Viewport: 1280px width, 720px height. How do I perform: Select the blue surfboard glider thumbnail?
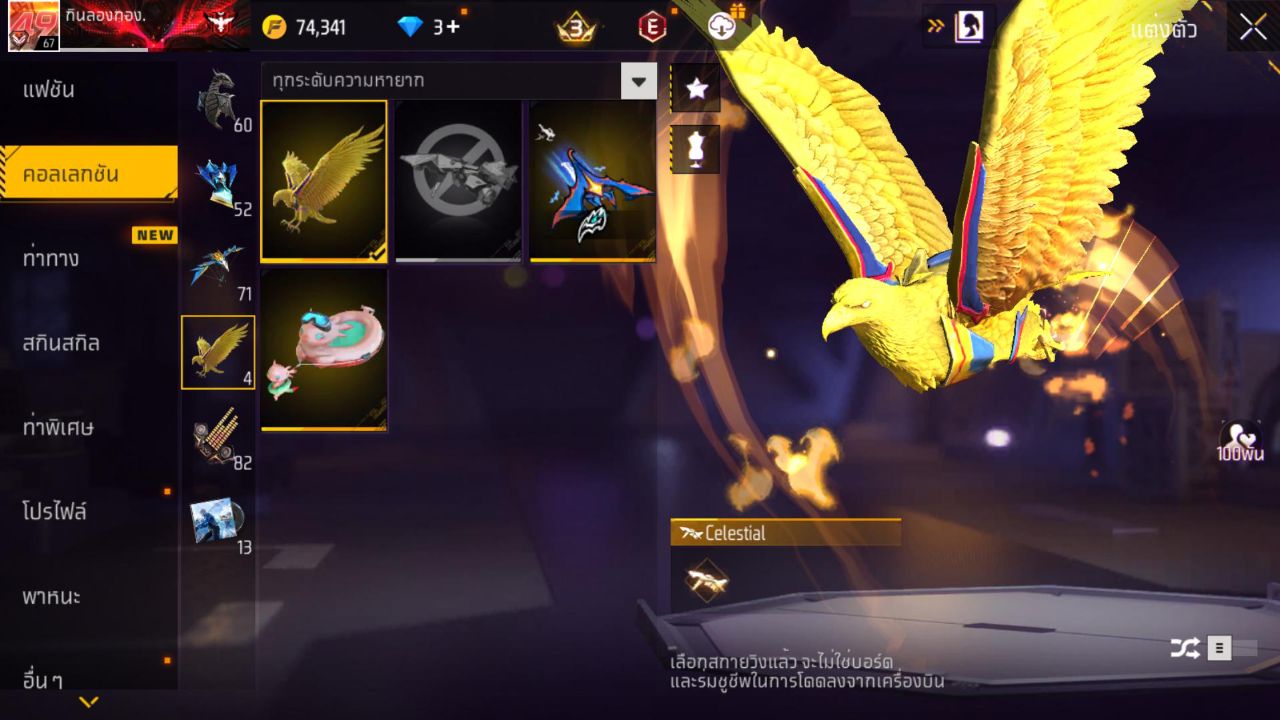pyautogui.click(x=591, y=180)
